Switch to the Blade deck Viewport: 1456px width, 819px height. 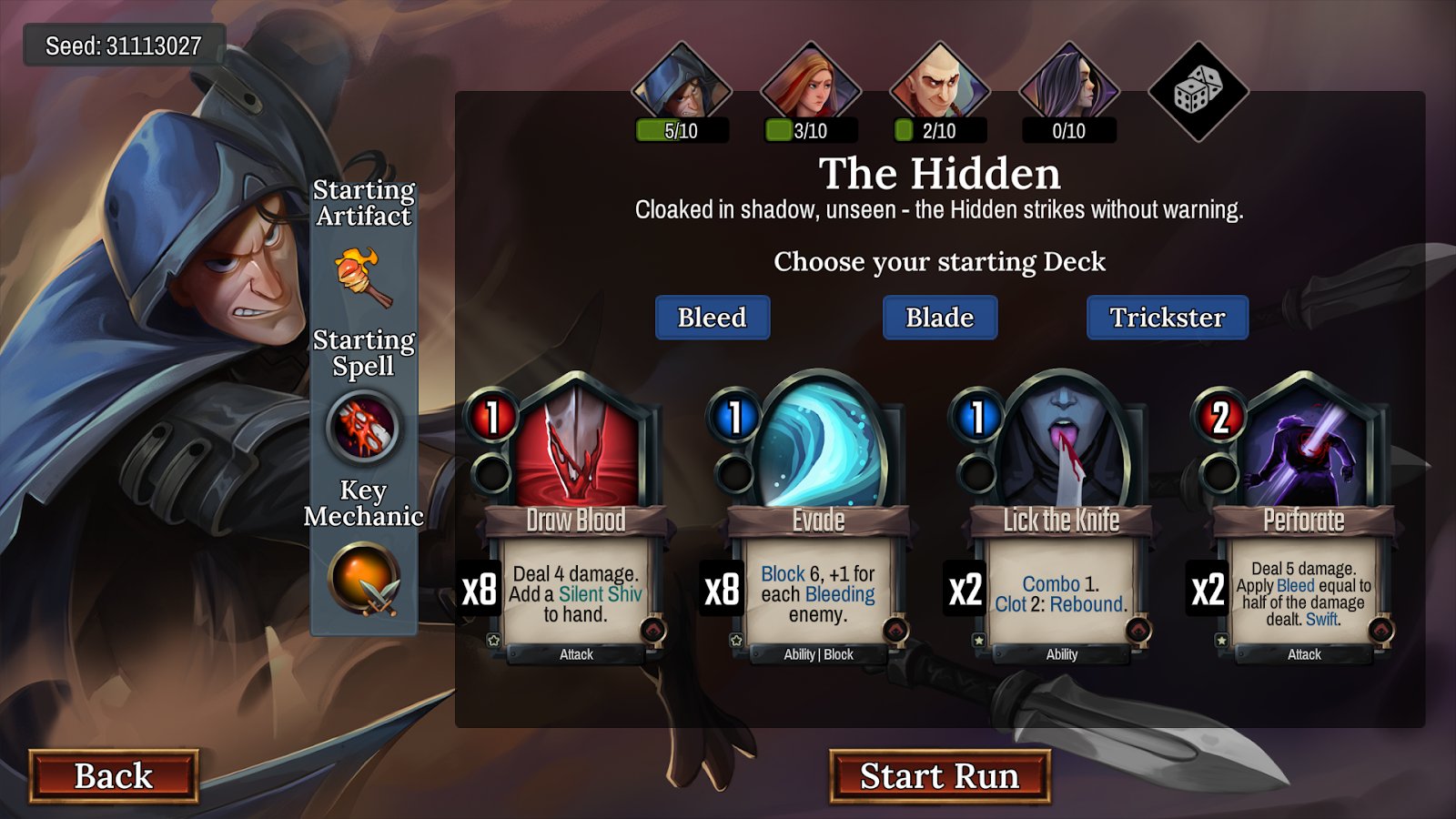tap(940, 318)
